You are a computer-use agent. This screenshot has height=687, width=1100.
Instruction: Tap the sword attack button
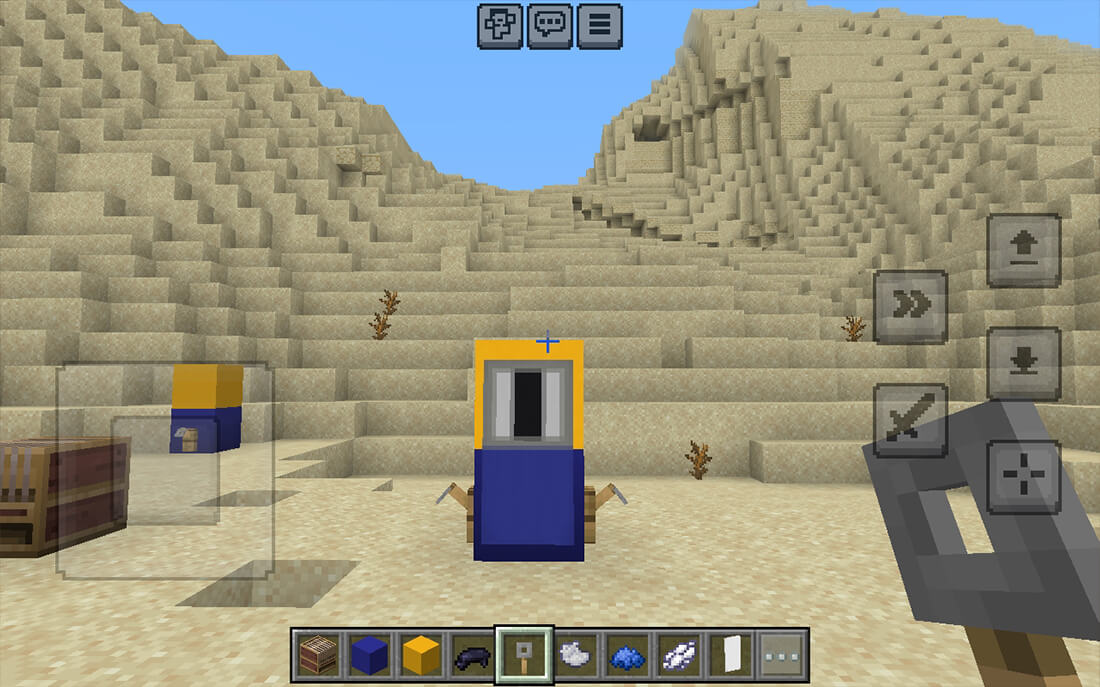coord(910,420)
